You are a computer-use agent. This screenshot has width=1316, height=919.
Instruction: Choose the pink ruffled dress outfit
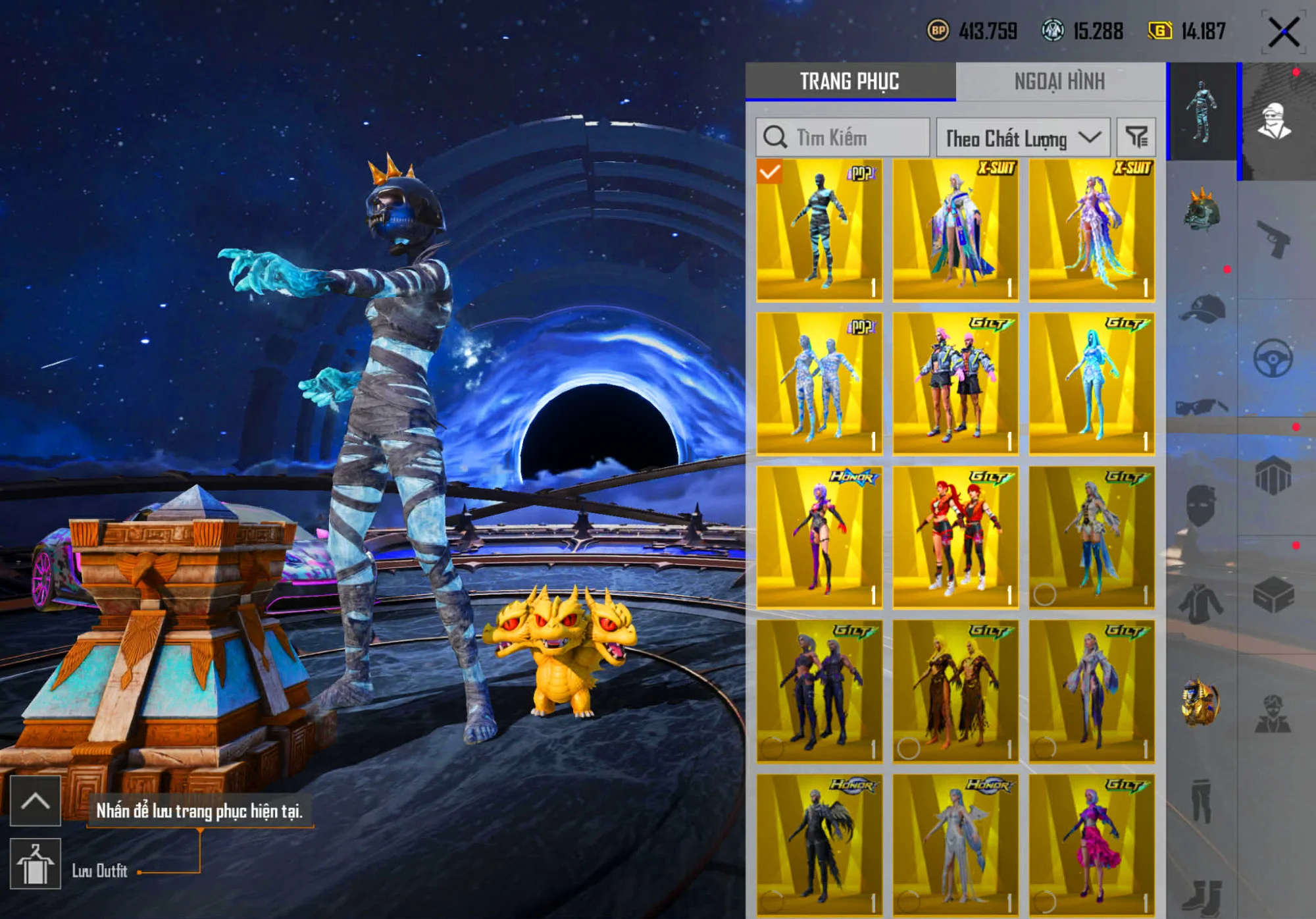[x=1092, y=844]
